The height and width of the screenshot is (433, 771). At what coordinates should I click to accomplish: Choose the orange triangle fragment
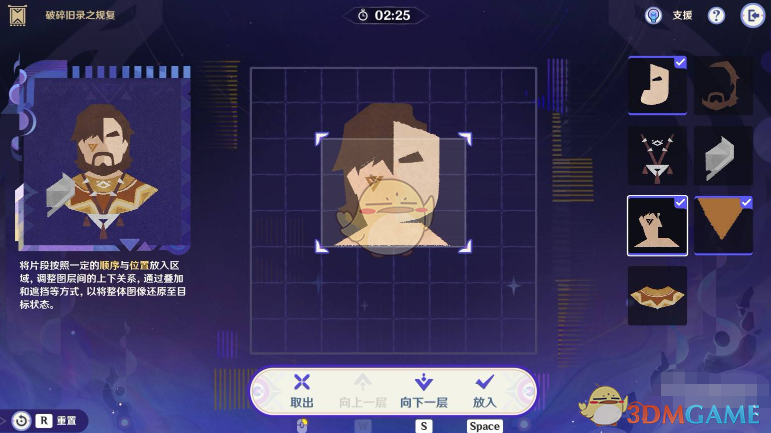pos(723,225)
